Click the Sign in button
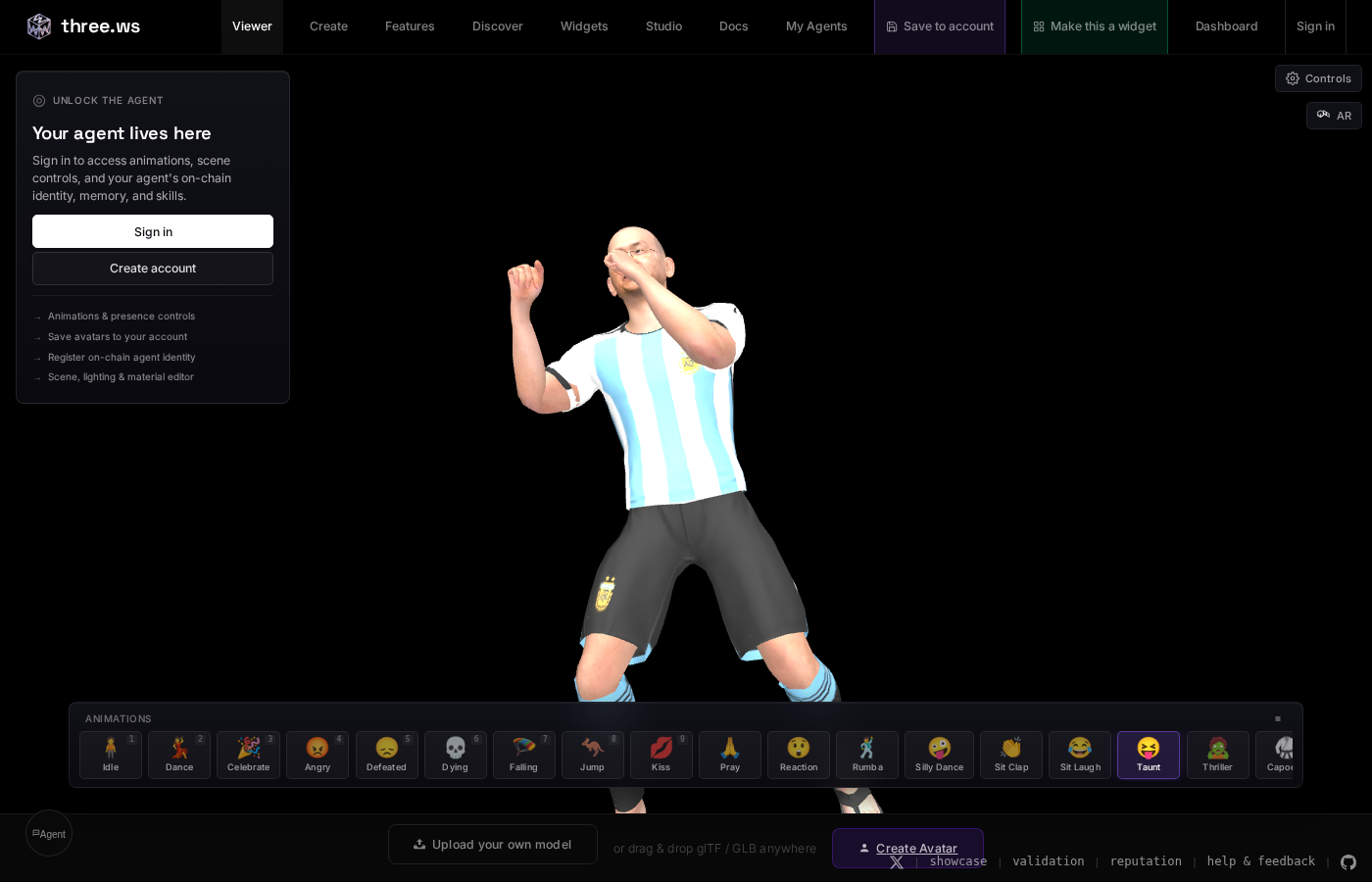1372x882 pixels. (153, 231)
